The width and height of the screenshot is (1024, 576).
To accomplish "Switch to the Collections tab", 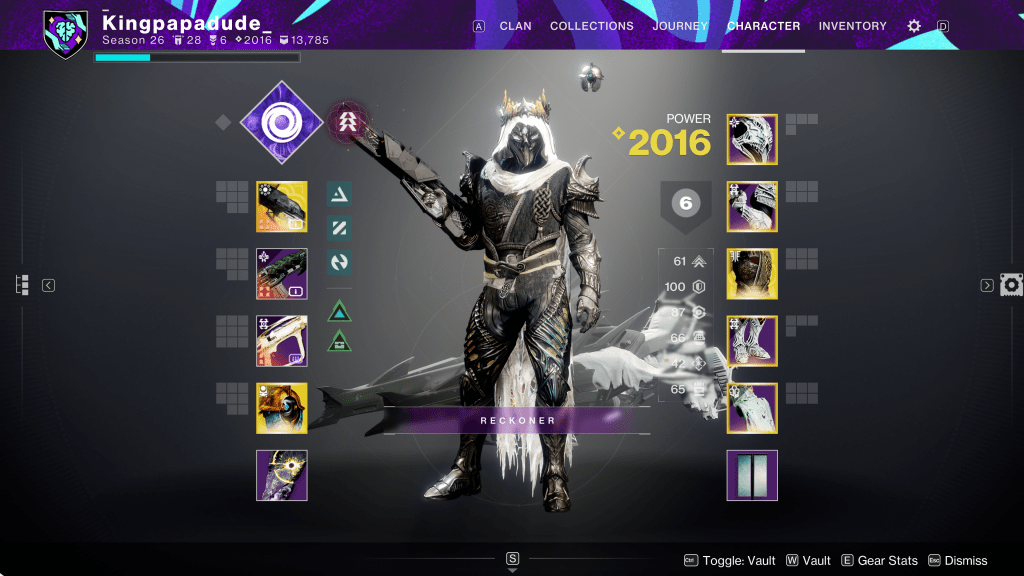I will click(x=591, y=26).
